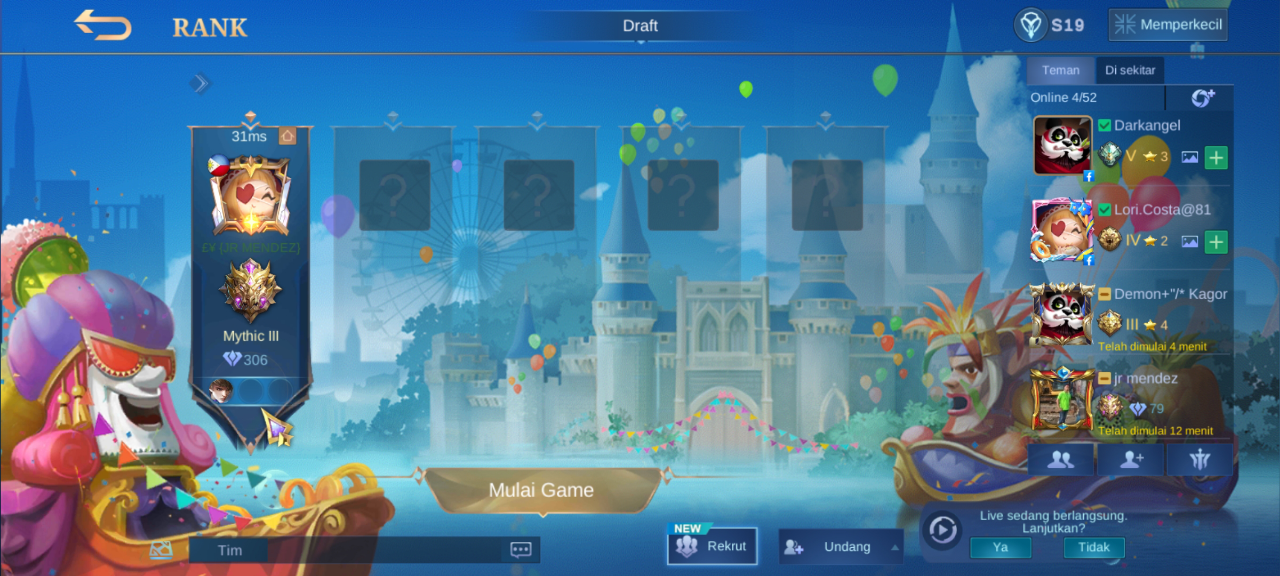The width and height of the screenshot is (1280, 576).
Task: Go back using the return arrow
Action: point(103,26)
